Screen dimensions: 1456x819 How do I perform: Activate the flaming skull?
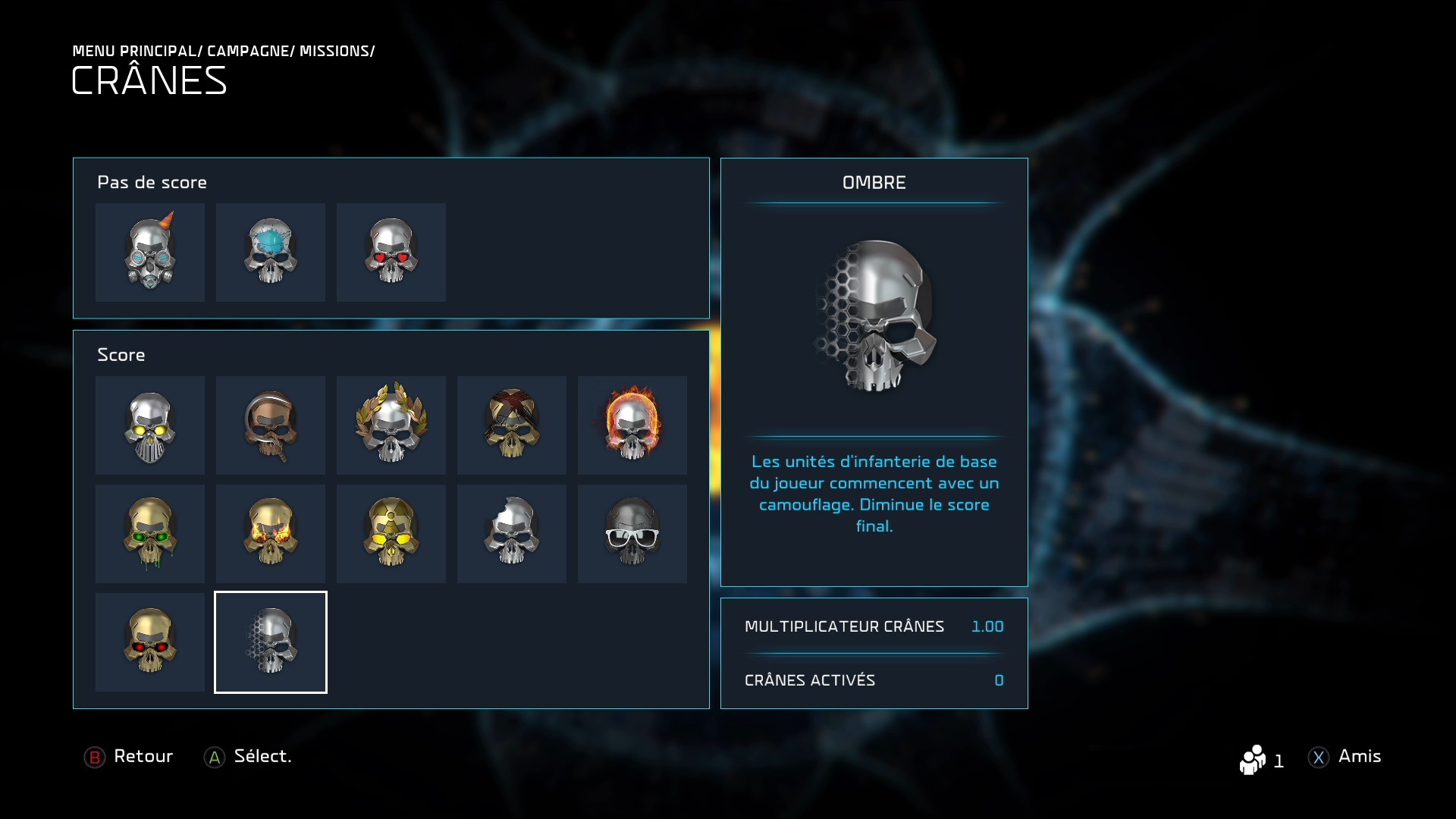point(632,425)
